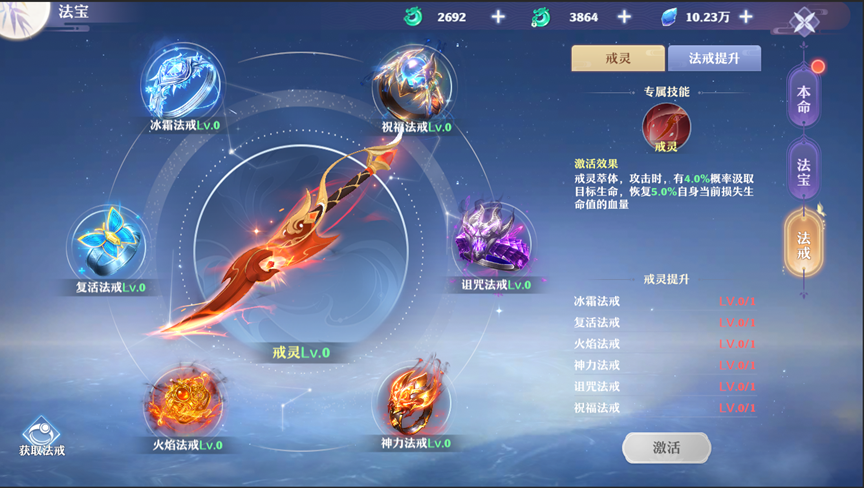Open 获取法戒 to obtain rings
864x488 pixels.
41,436
